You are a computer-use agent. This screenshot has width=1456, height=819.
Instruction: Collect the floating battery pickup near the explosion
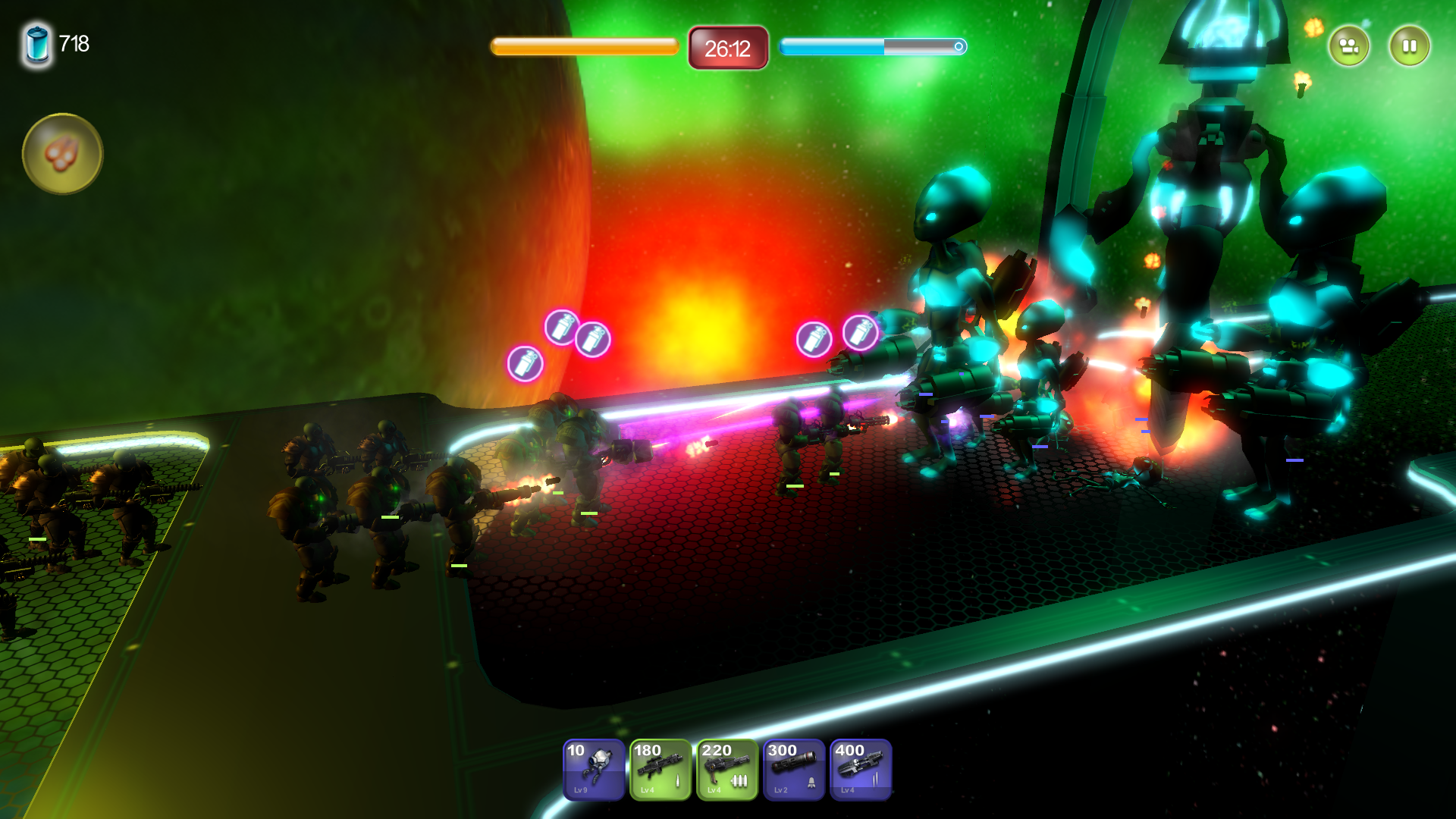point(595,339)
